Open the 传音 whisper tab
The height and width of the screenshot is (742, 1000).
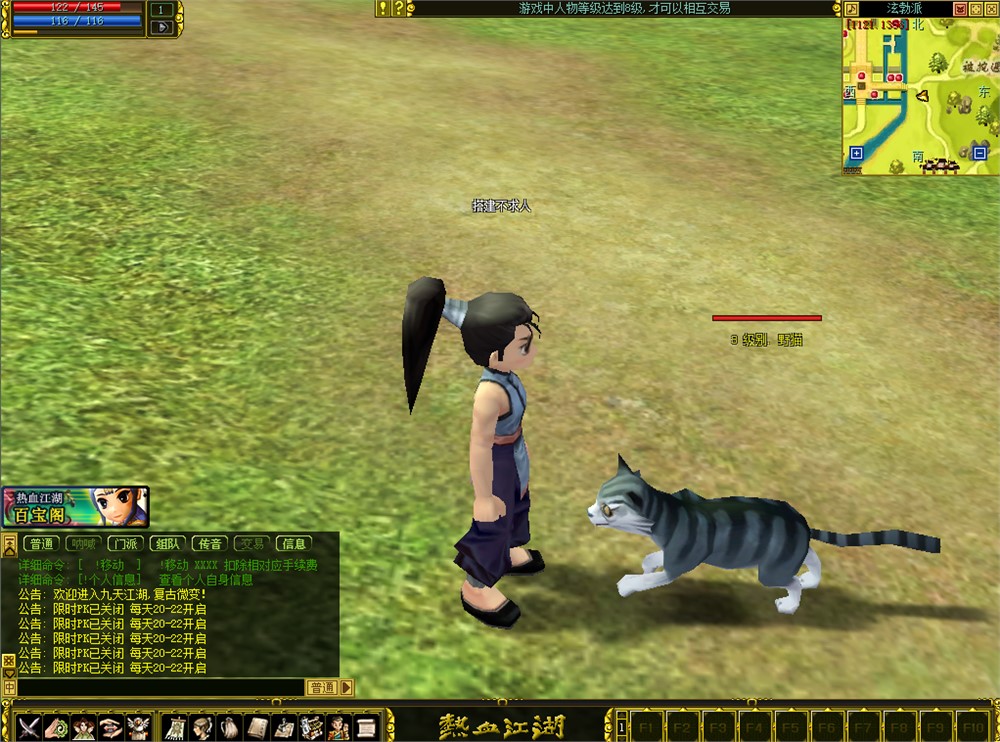click(x=208, y=544)
